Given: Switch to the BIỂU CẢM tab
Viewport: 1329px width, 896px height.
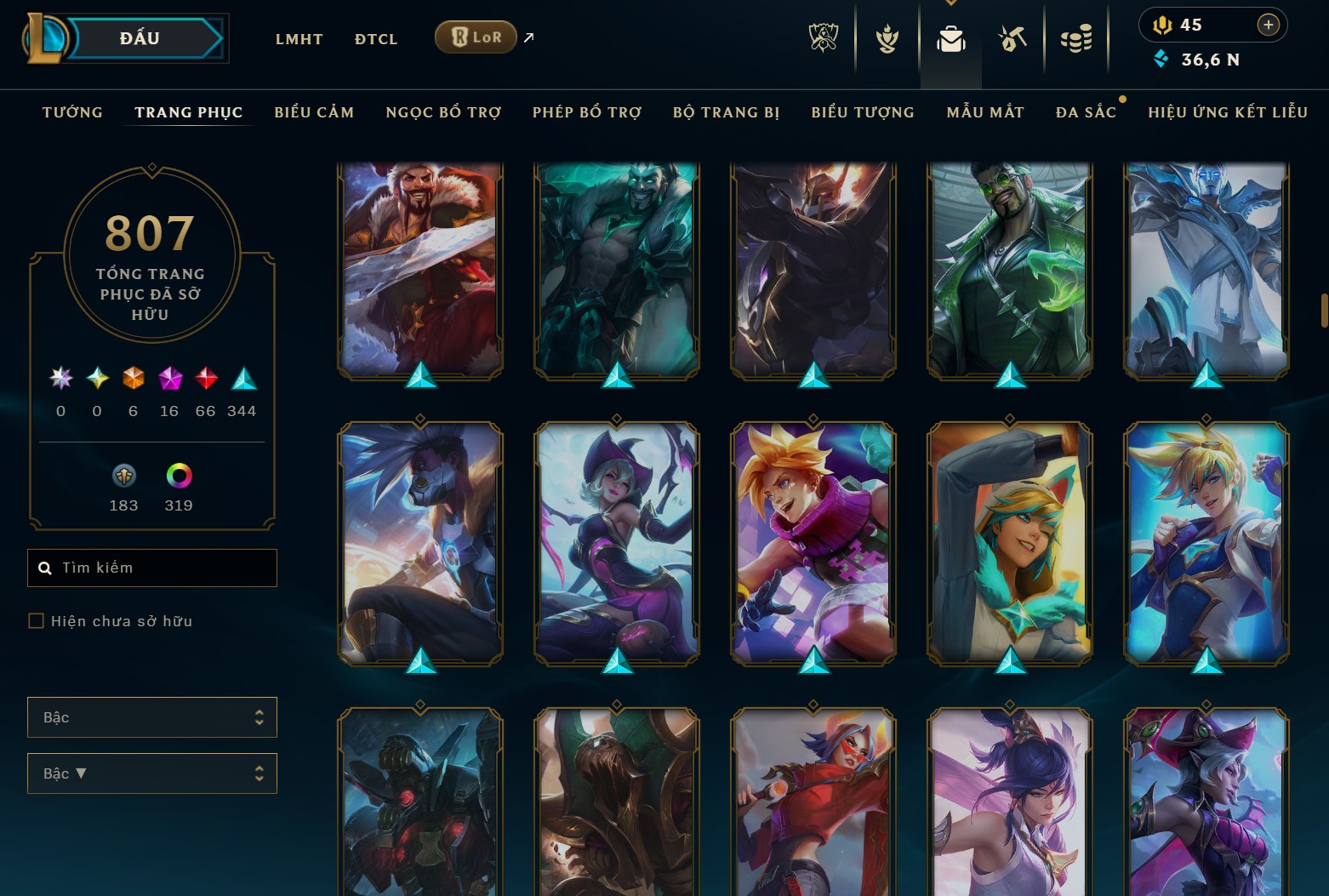Looking at the screenshot, I should 313,111.
